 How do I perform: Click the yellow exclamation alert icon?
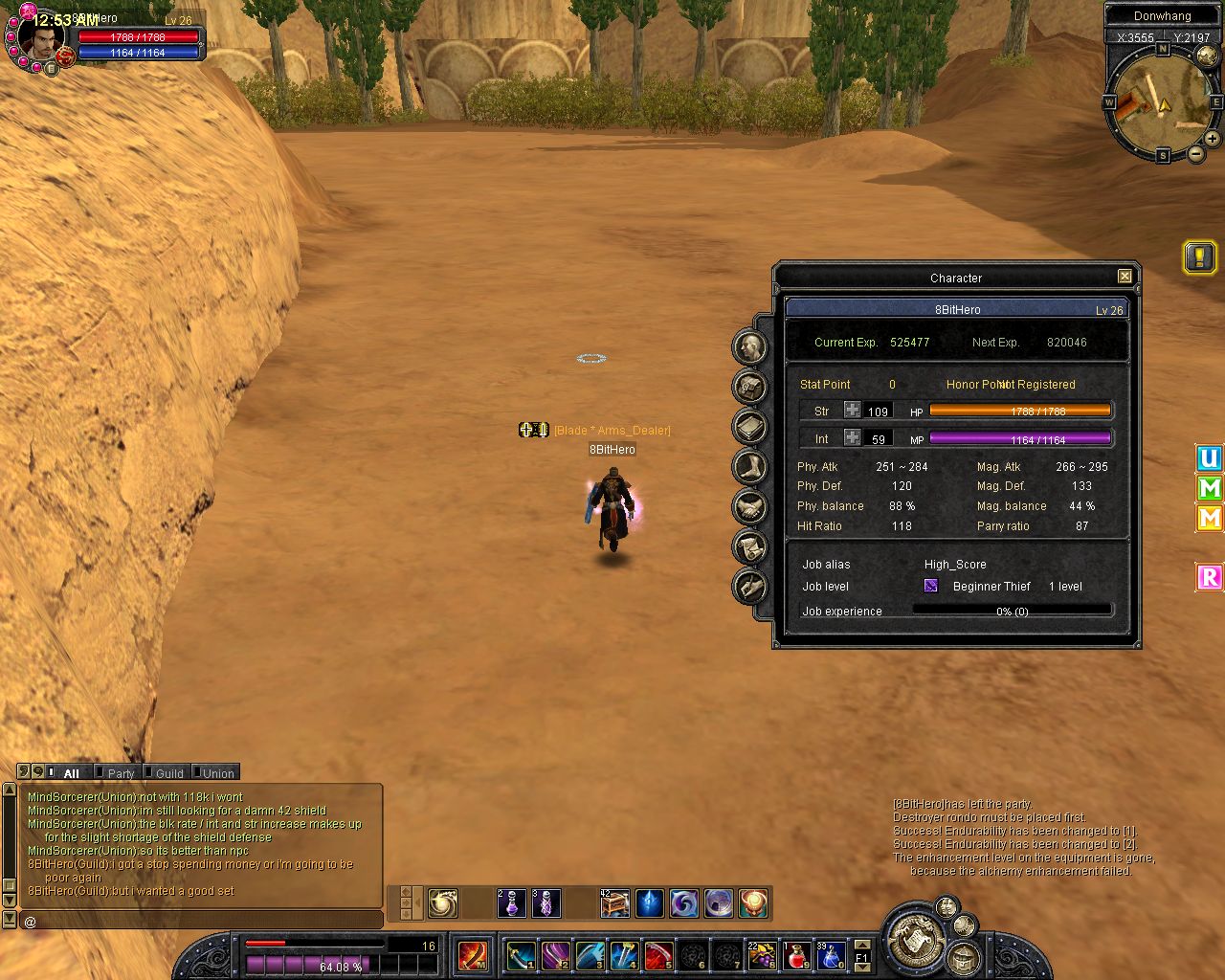coord(1199,256)
